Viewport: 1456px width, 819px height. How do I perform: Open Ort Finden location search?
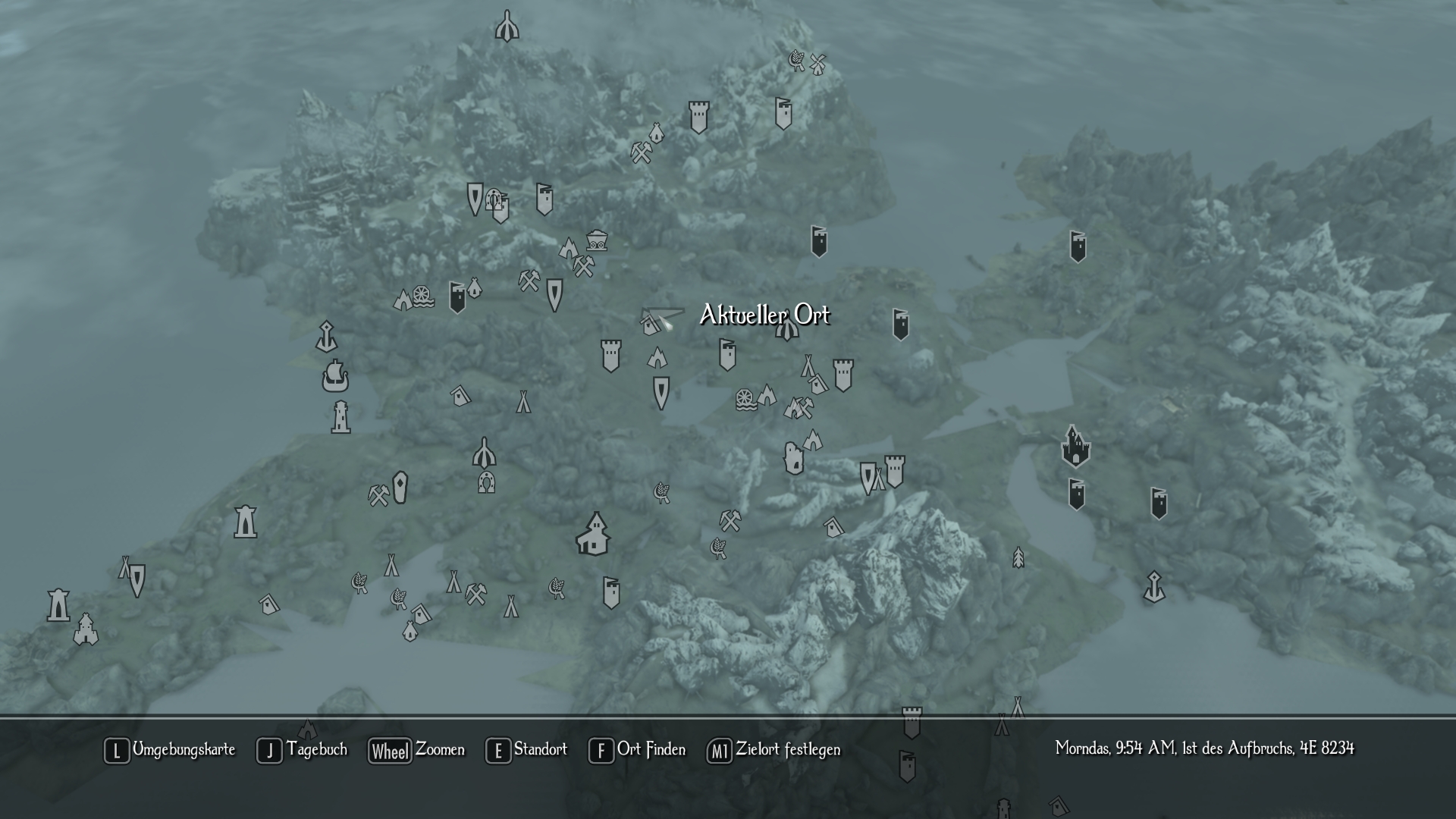click(x=637, y=750)
